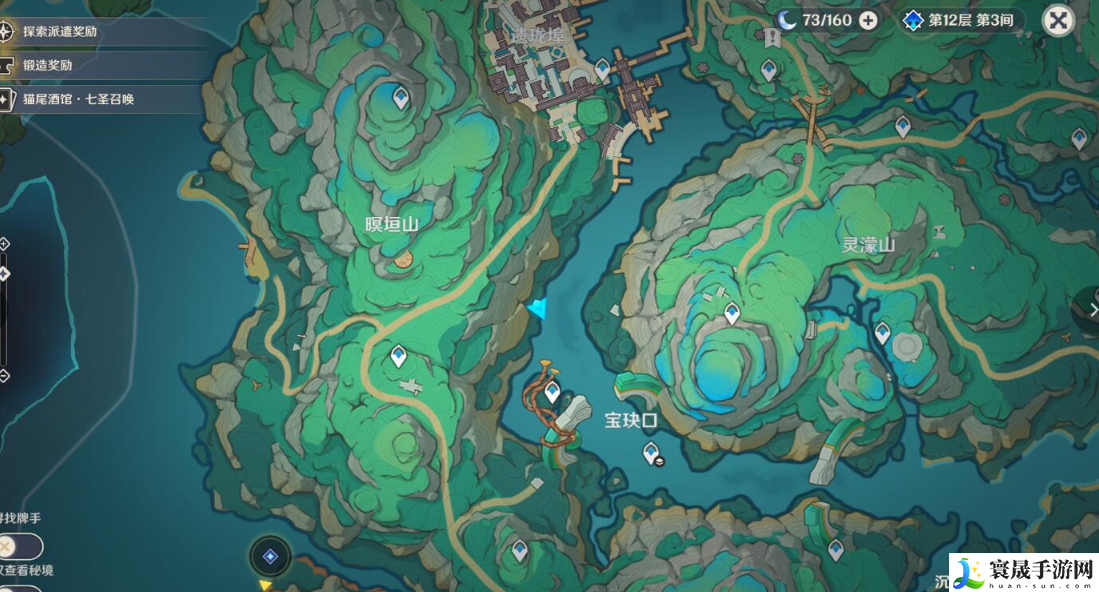Add resin with the plus button
Image resolution: width=1099 pixels, height=592 pixels.
coord(868,20)
